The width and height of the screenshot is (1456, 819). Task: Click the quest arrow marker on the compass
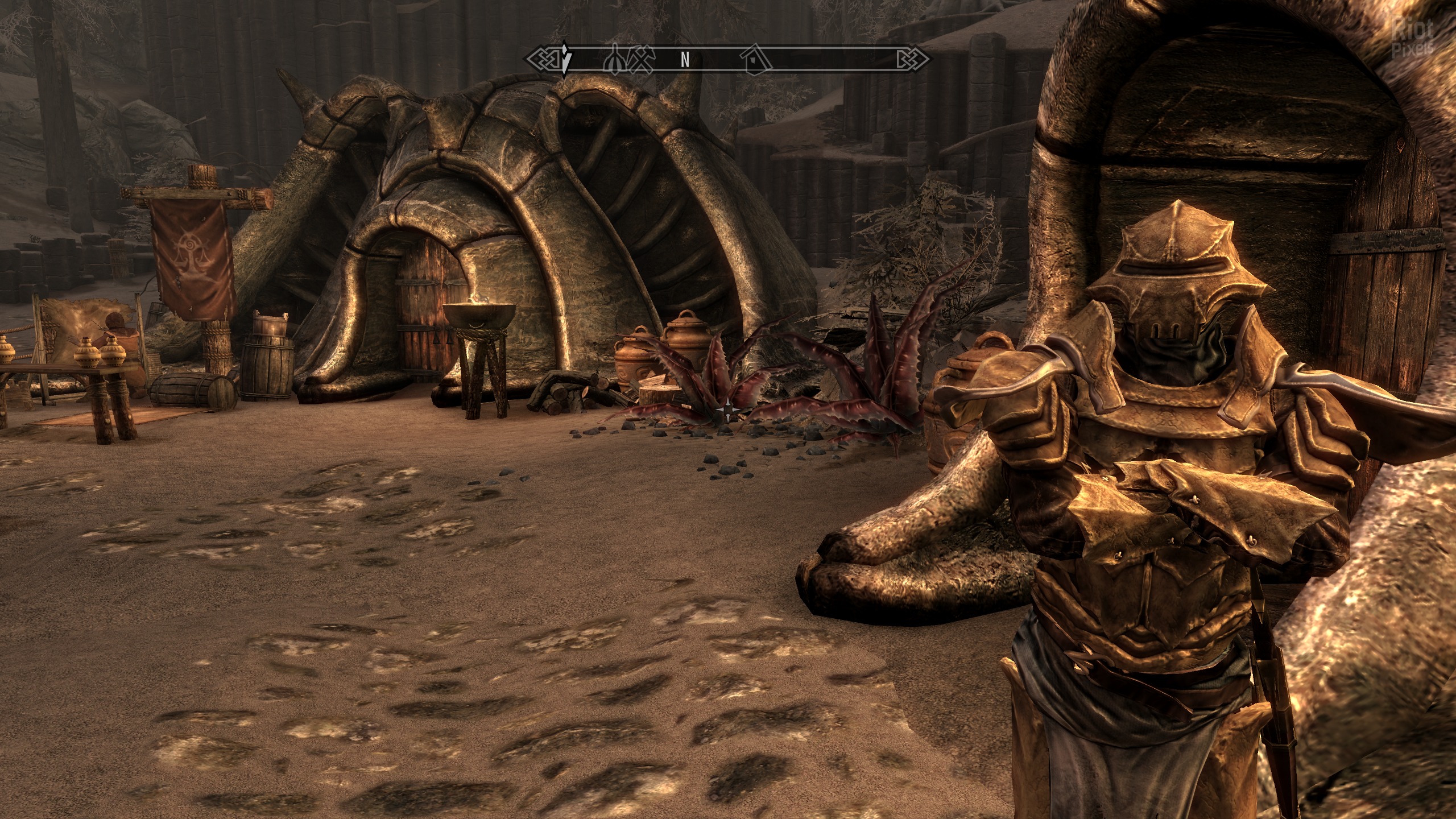(x=564, y=59)
